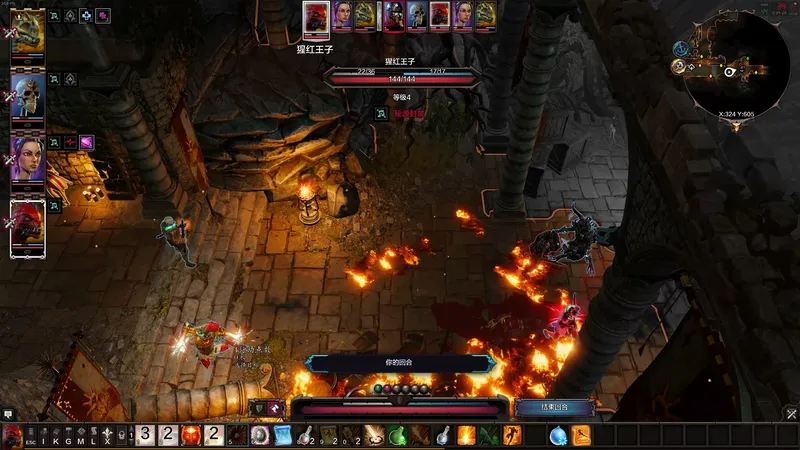Use the blue scroll item in hotbar

[x=282, y=436]
